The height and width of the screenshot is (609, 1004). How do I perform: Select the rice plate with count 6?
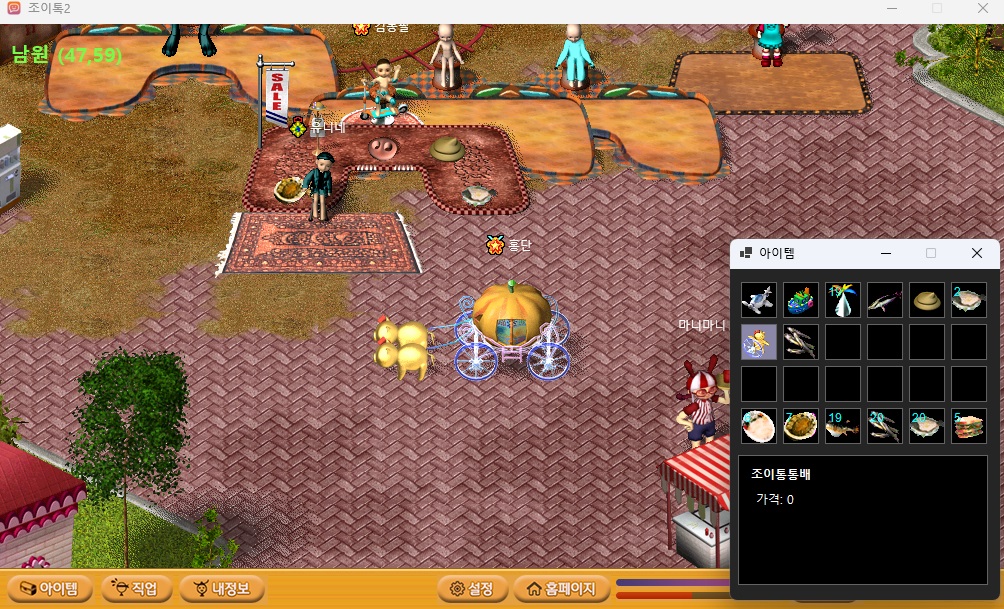click(759, 426)
